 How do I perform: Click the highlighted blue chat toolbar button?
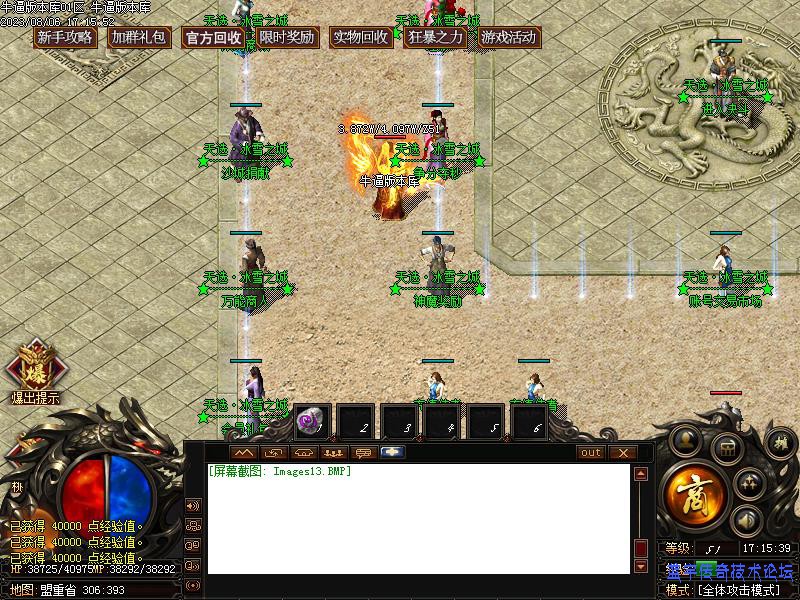(391, 453)
